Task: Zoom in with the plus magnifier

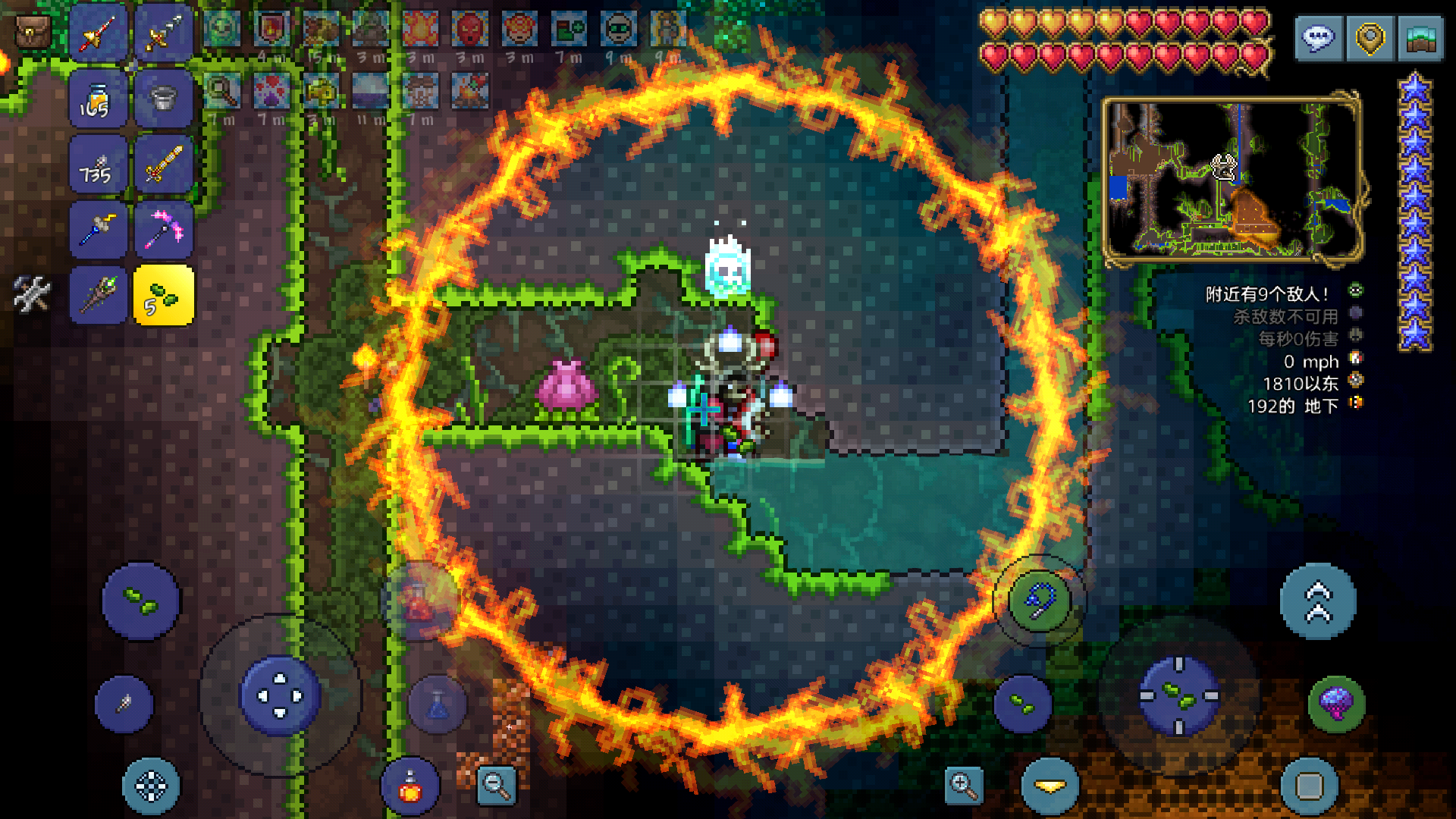Action: pyautogui.click(x=963, y=785)
